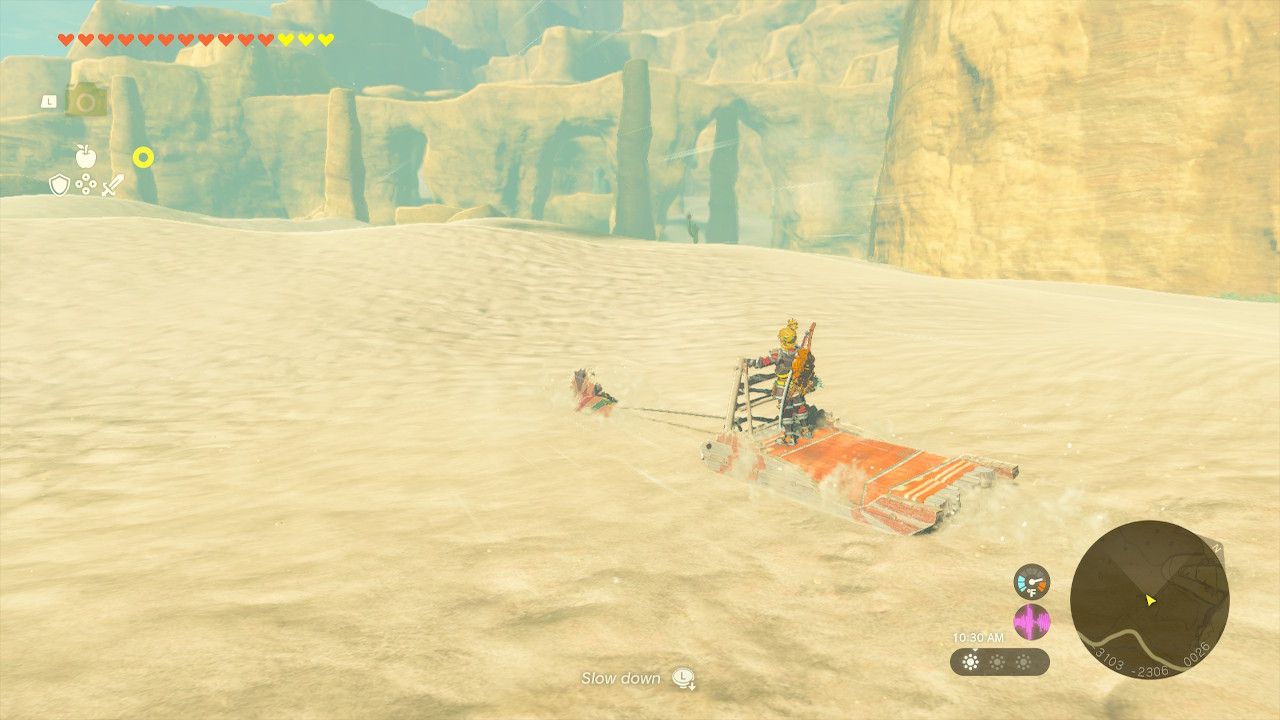Image resolution: width=1280 pixels, height=720 pixels.
Task: Toggle the second dimmed weather symbol
Action: tap(996, 661)
